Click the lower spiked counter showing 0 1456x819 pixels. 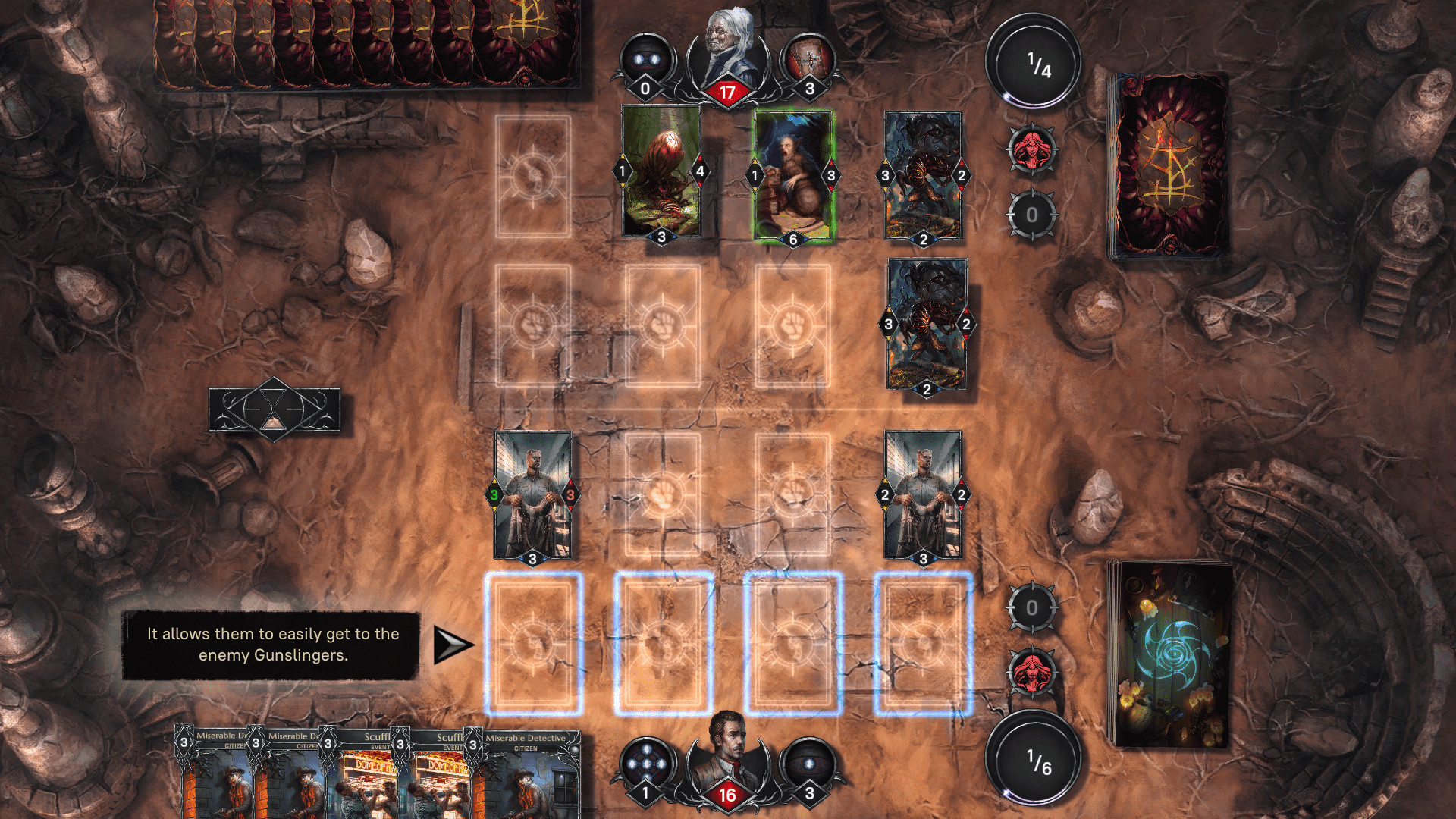(x=1031, y=607)
